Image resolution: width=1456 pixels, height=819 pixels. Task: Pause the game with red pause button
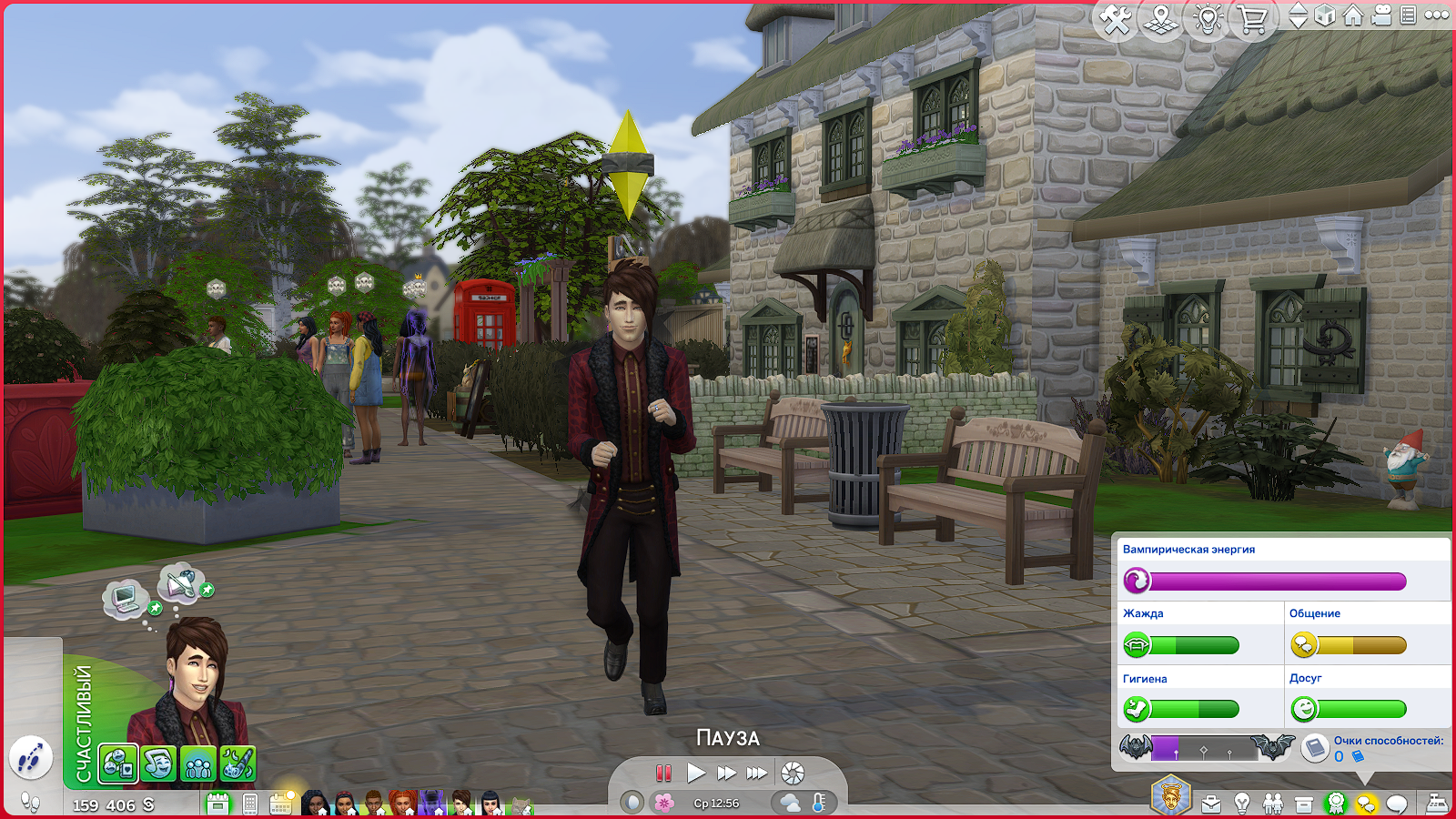click(663, 773)
